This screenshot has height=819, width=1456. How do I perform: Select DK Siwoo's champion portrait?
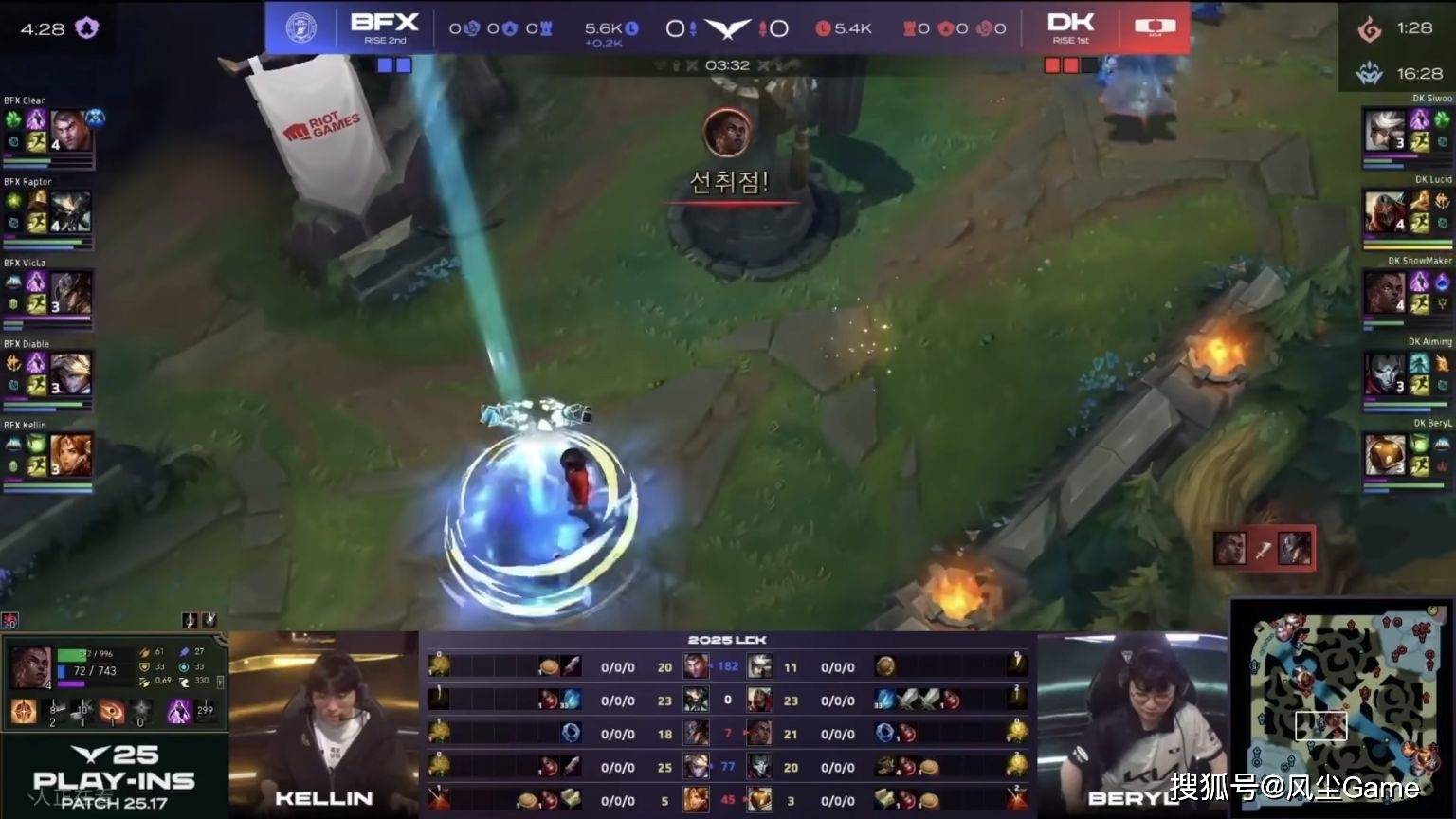pos(1384,129)
